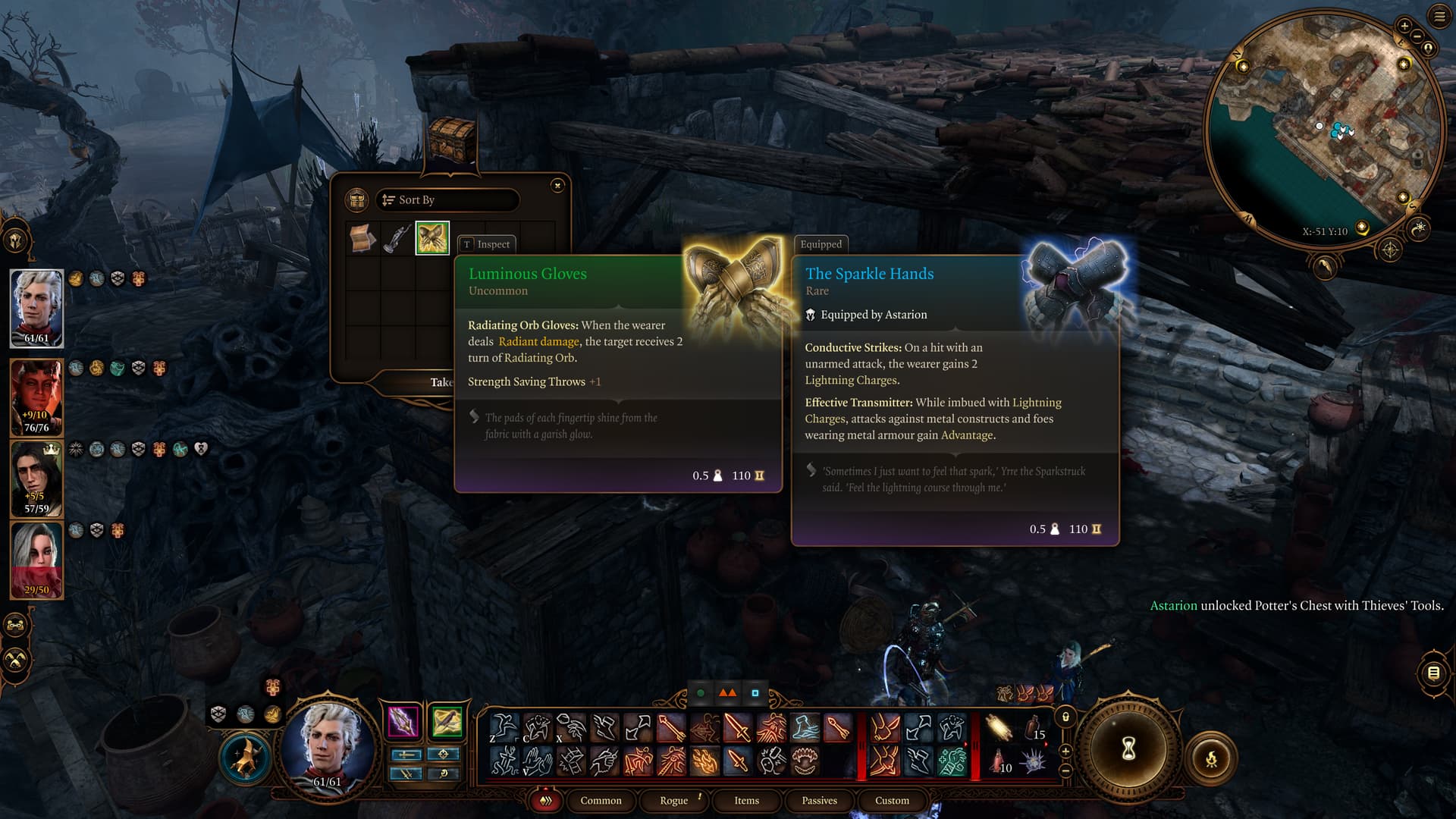Screen dimensions: 1456x819
Task: Select the scroll case item in chest
Action: [x=362, y=238]
